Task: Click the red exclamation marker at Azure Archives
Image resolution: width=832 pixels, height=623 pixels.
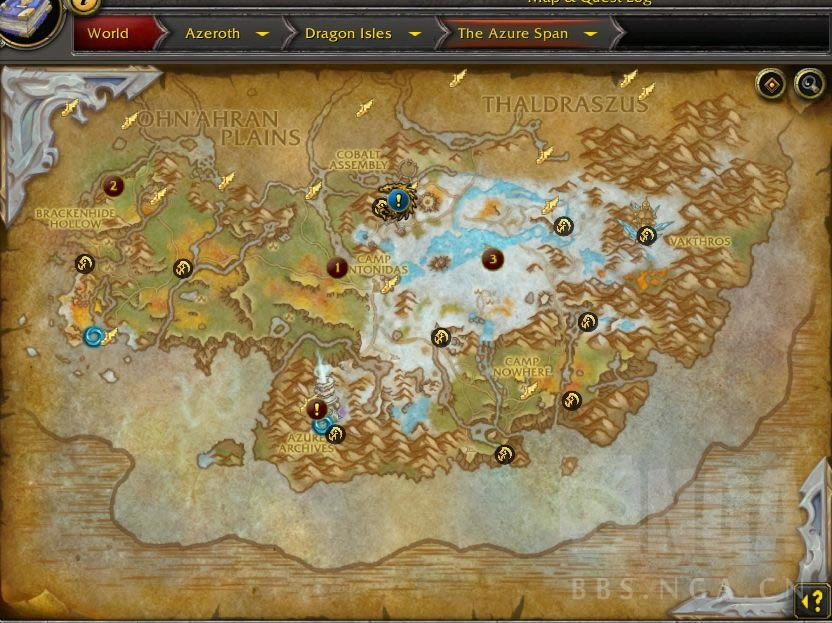Action: click(x=317, y=408)
